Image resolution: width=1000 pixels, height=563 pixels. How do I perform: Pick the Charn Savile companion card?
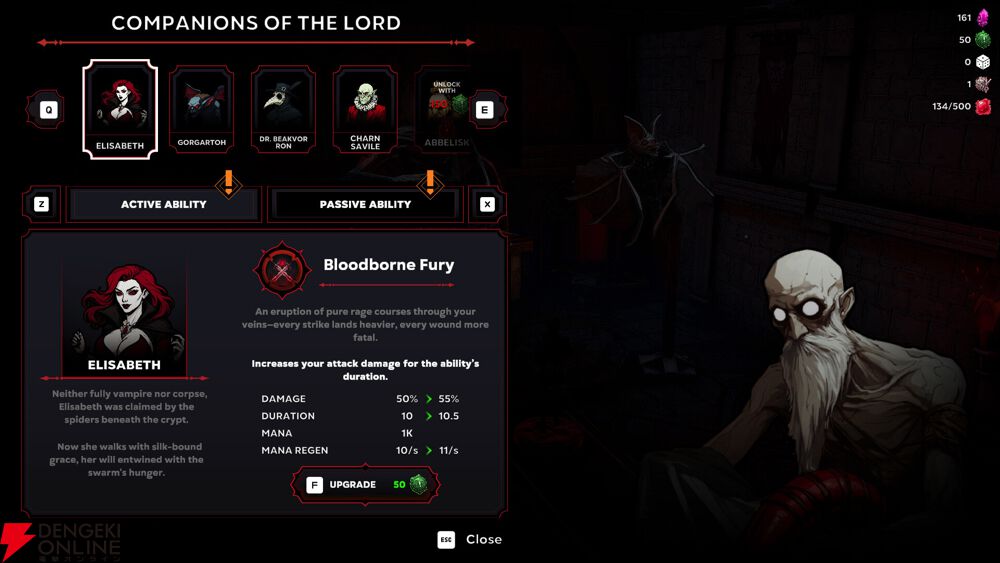click(x=365, y=109)
